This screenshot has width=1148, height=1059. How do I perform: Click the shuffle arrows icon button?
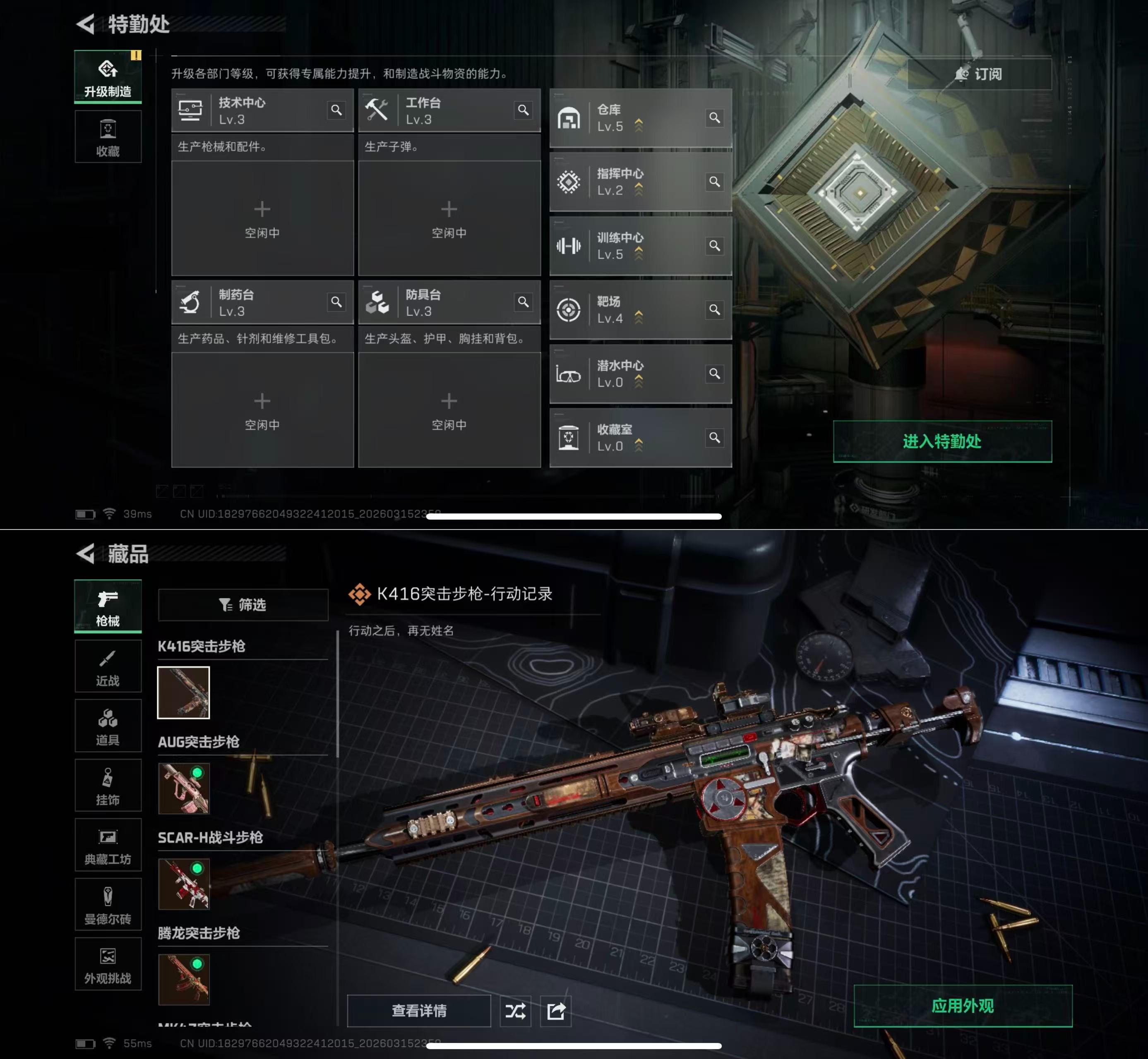(x=515, y=1011)
